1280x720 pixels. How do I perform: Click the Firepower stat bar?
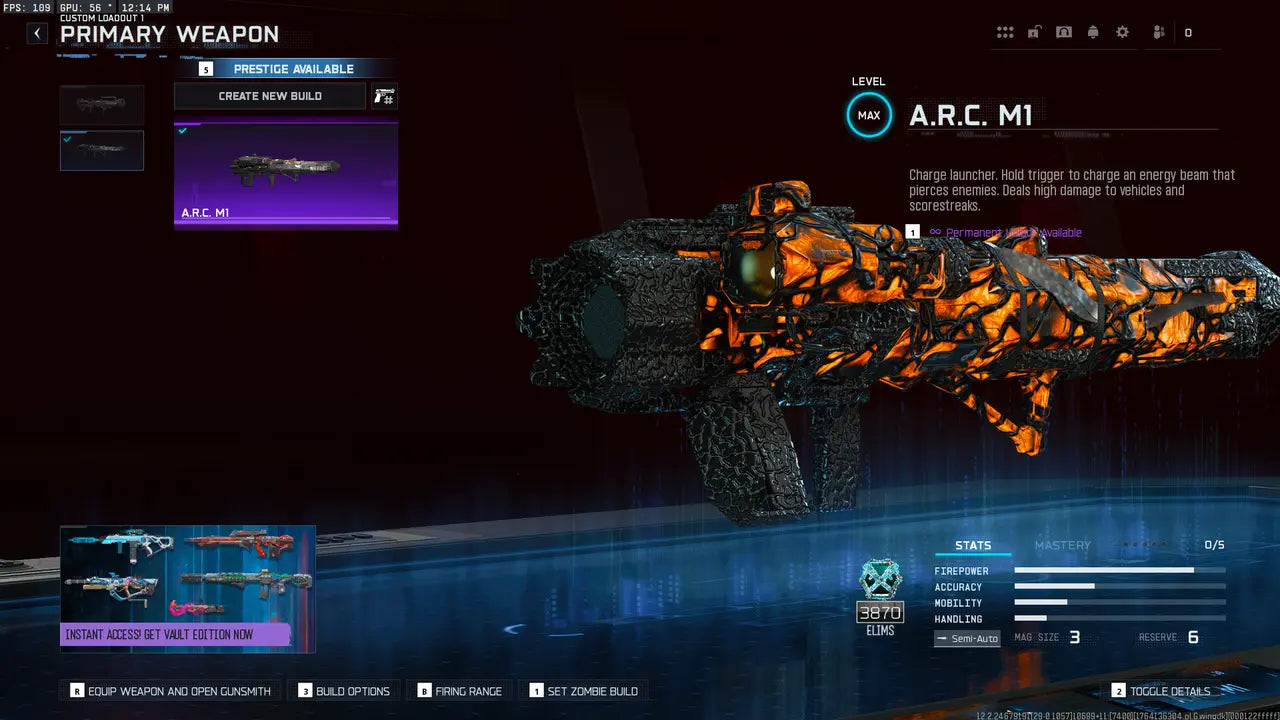[1118, 571]
